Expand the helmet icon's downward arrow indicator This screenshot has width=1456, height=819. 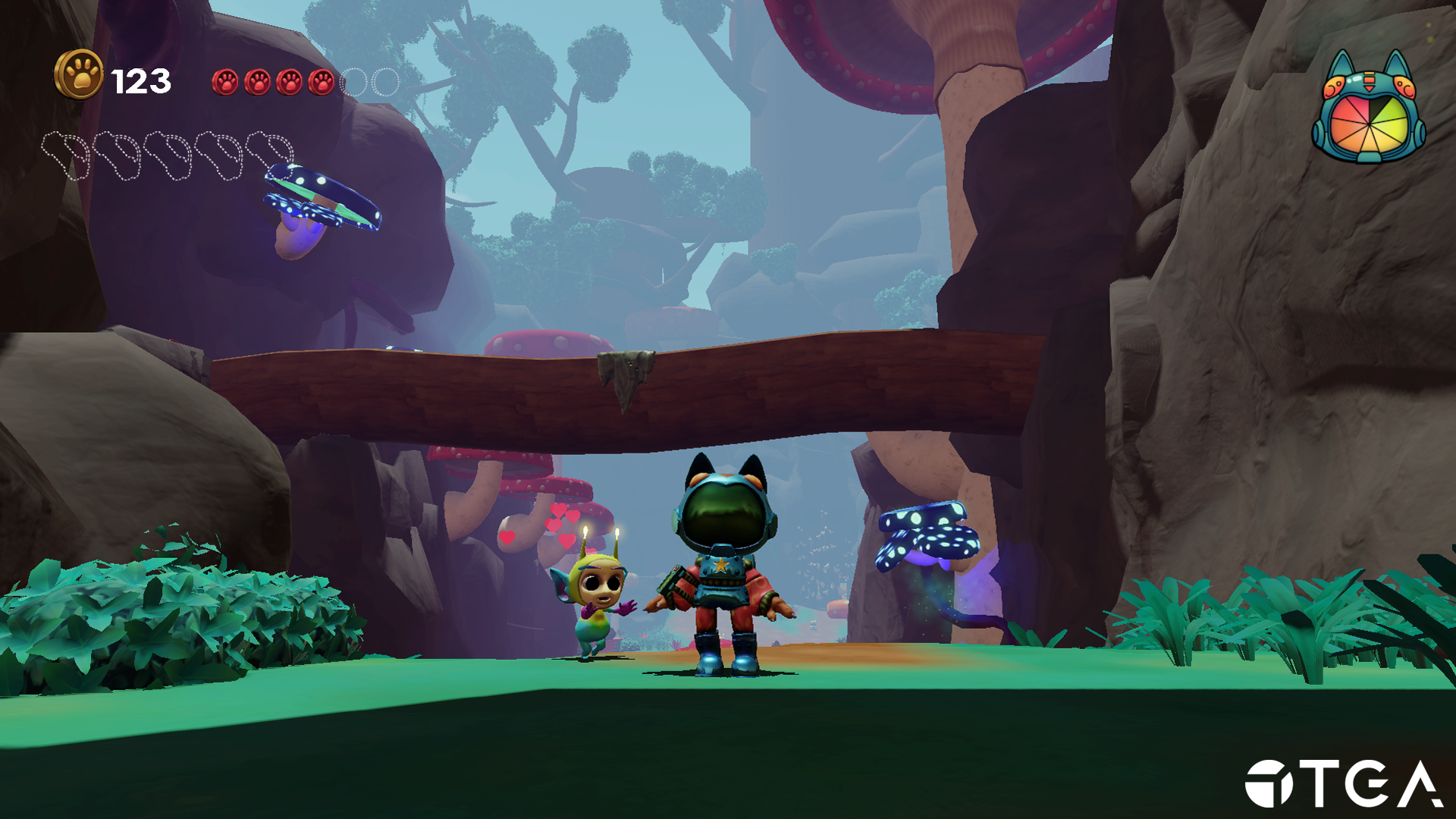click(x=1370, y=88)
